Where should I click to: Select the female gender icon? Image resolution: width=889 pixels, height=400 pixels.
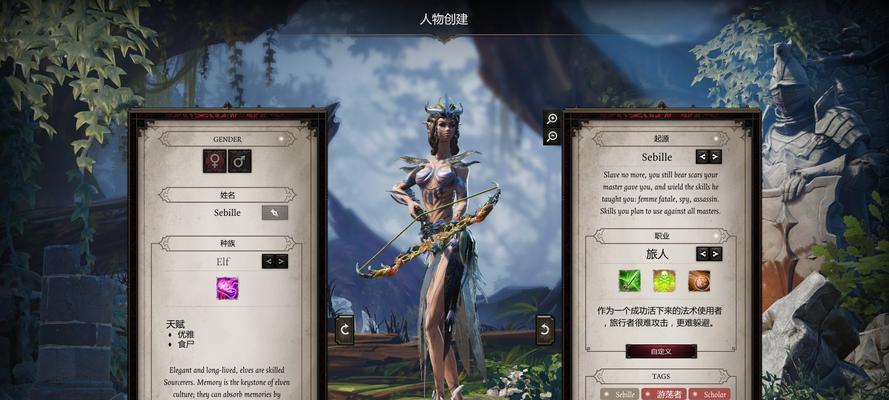point(214,160)
